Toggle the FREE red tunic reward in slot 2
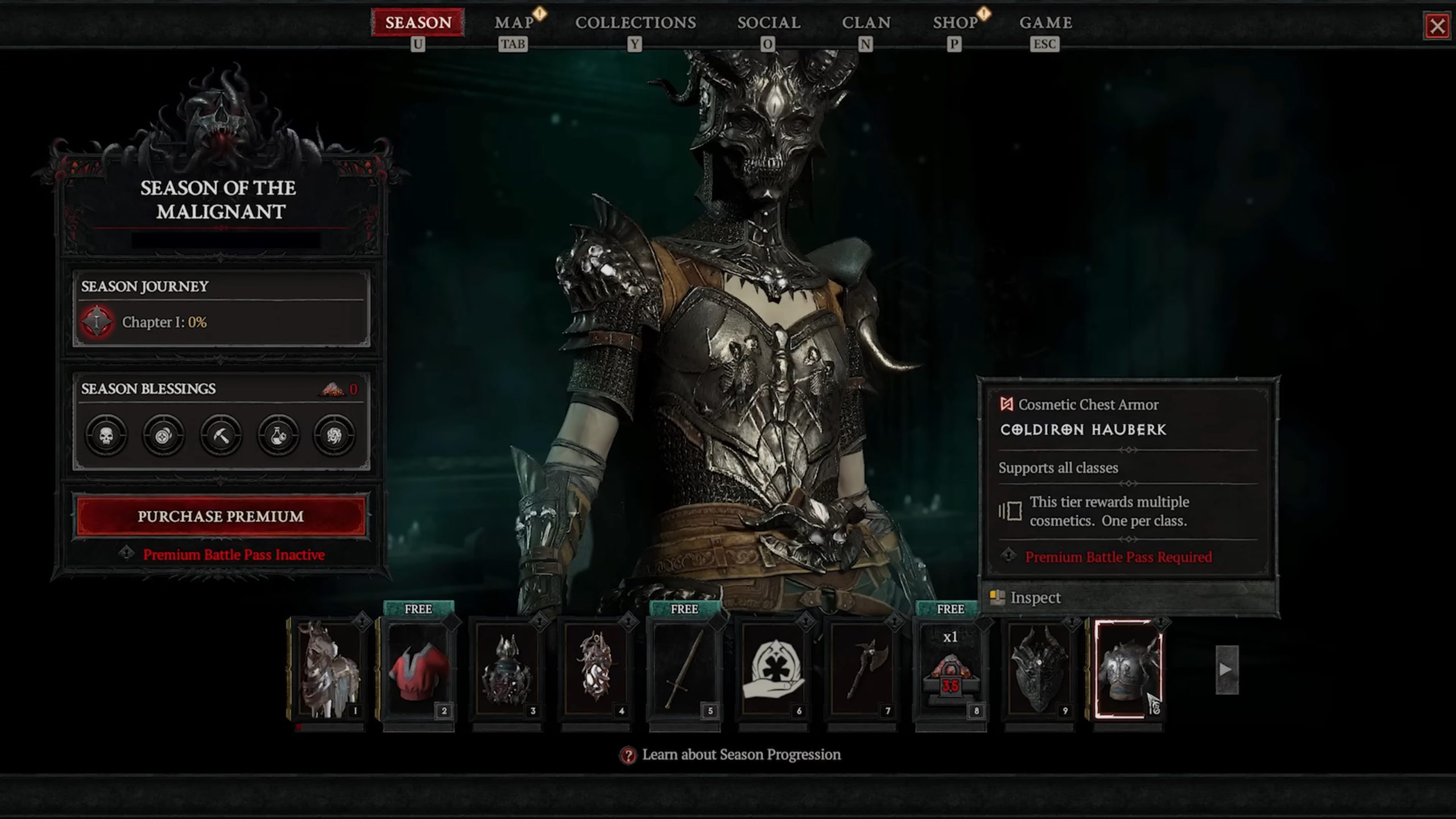 (419, 671)
